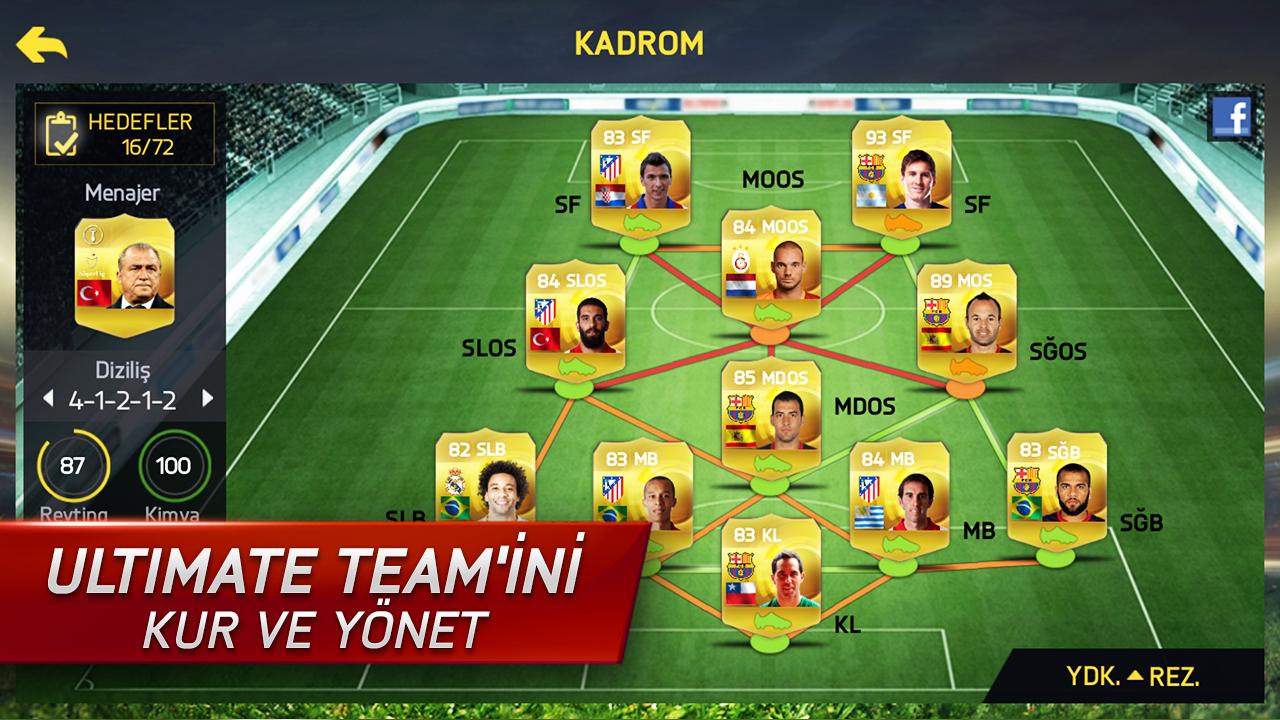Select the 84 MB Uruguayan defender card
The image size is (1280, 720).
coord(899,490)
